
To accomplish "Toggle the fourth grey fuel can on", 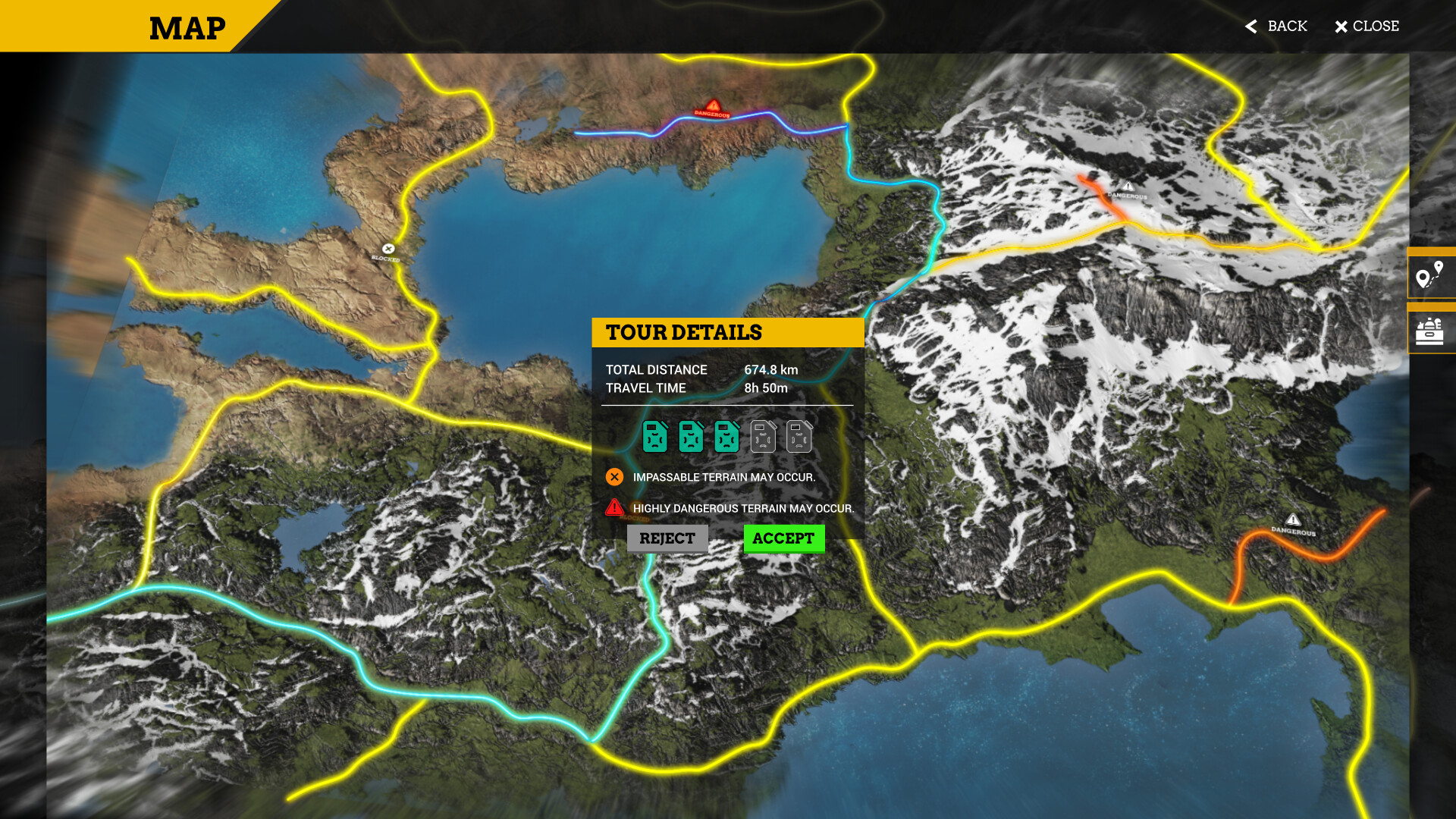I will [764, 437].
